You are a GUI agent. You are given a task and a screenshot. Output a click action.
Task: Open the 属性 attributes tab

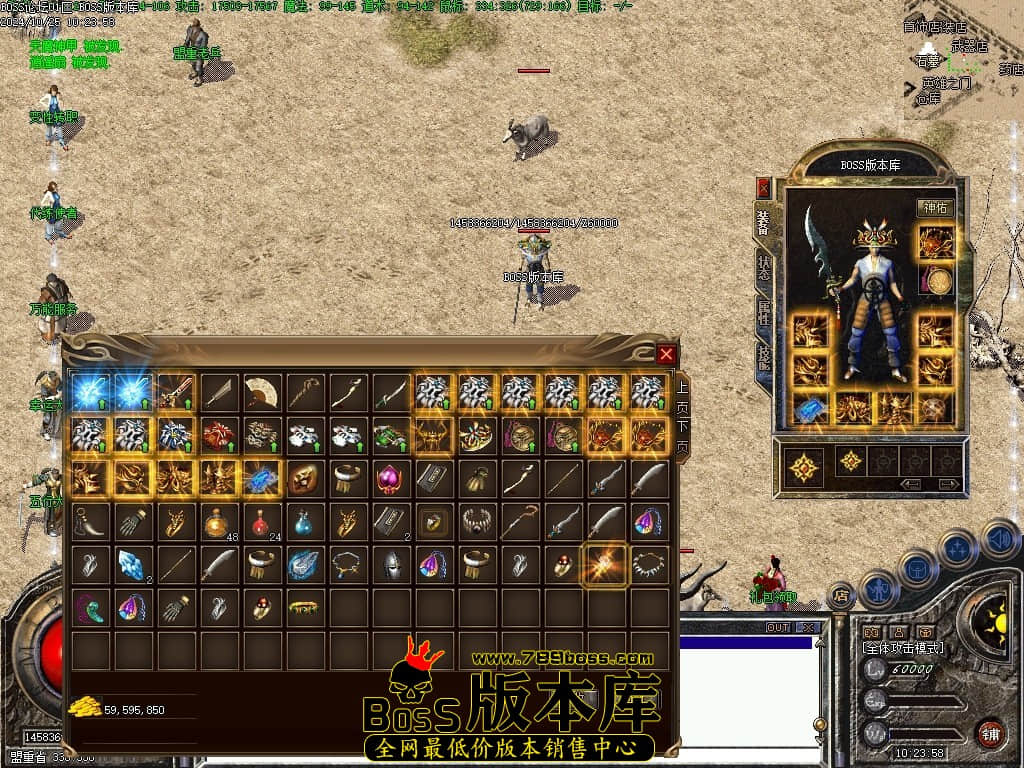[x=764, y=313]
